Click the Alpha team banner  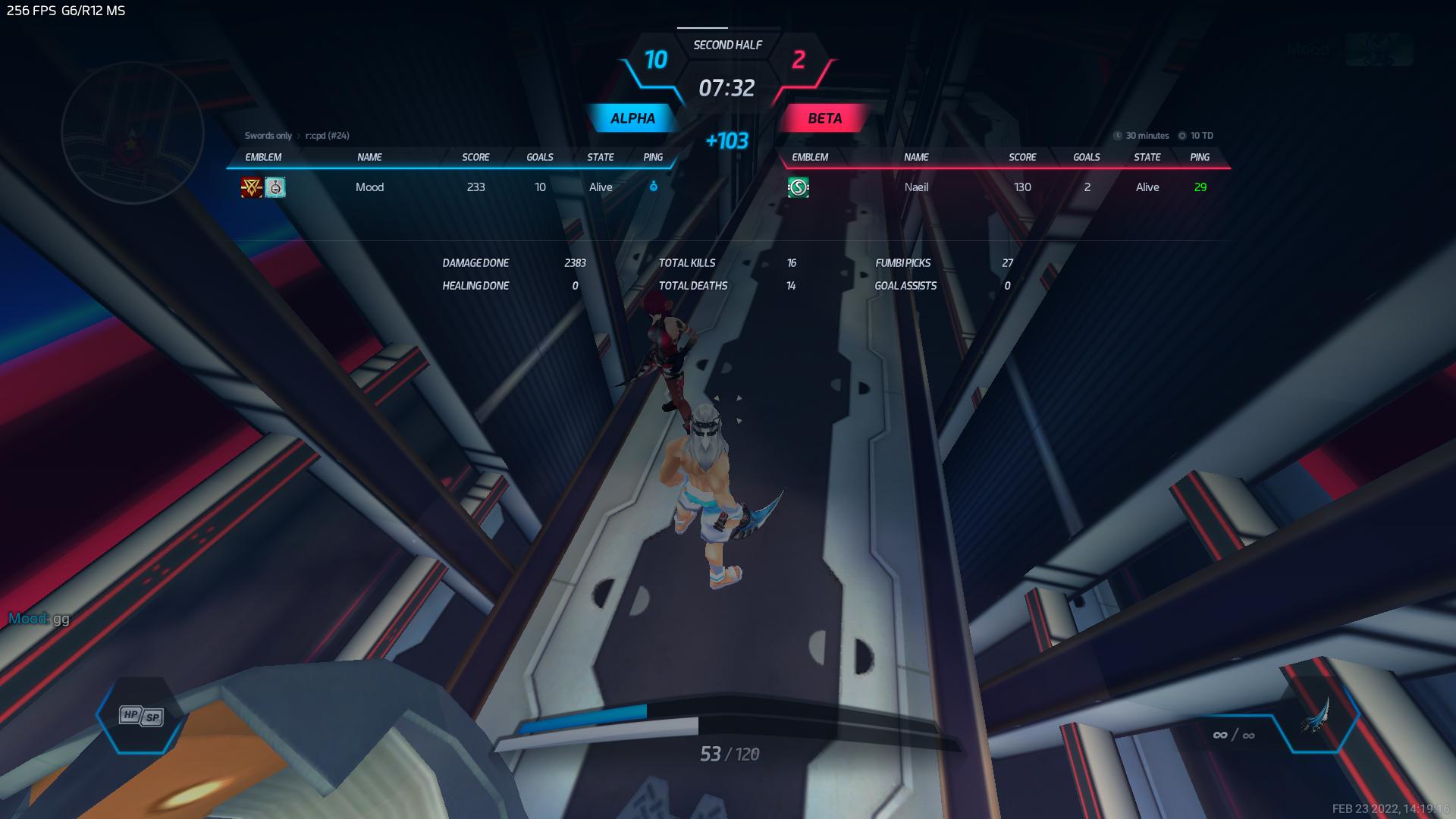coord(632,118)
